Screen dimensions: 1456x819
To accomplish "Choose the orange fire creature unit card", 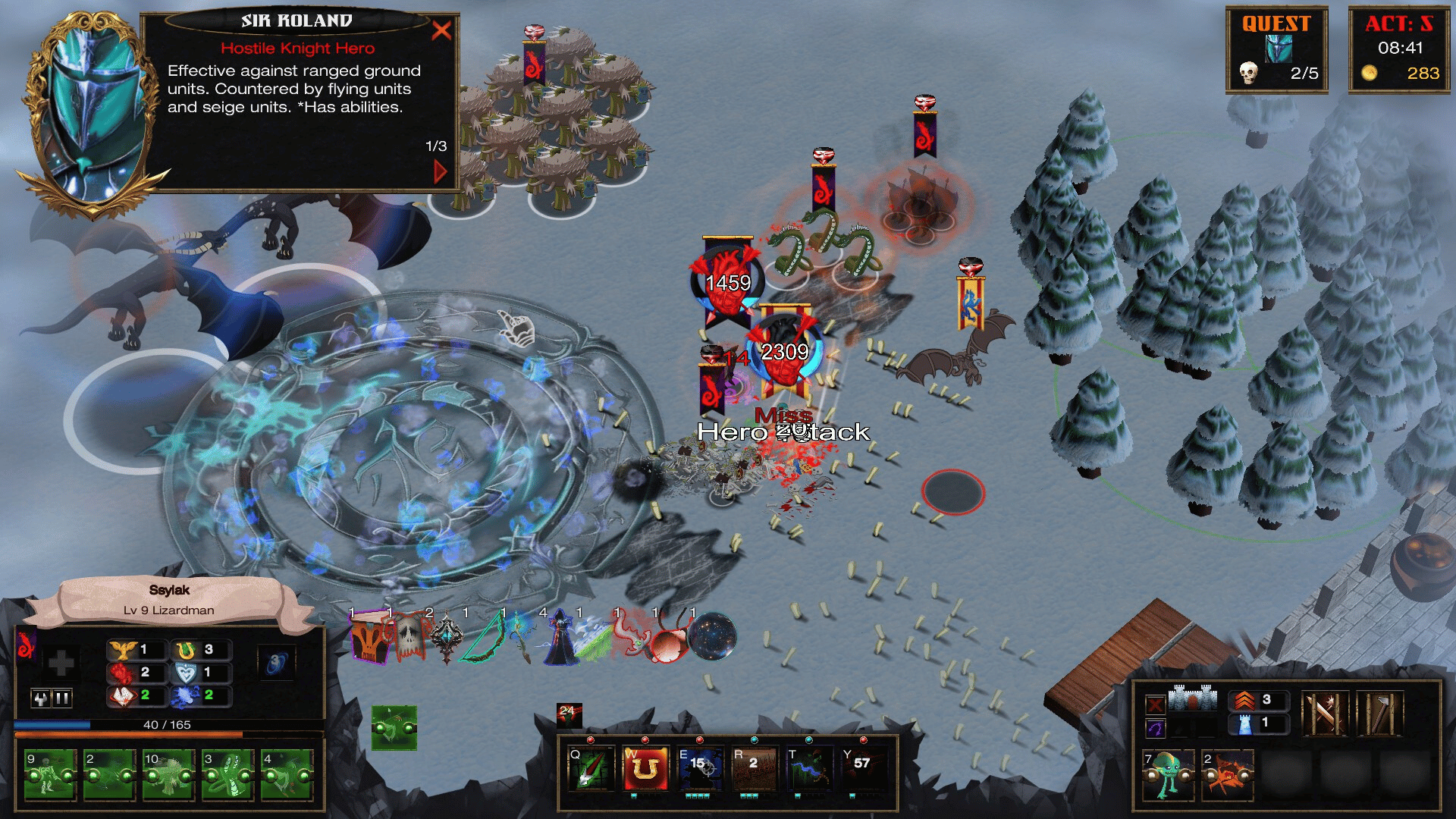I will [x=1227, y=774].
